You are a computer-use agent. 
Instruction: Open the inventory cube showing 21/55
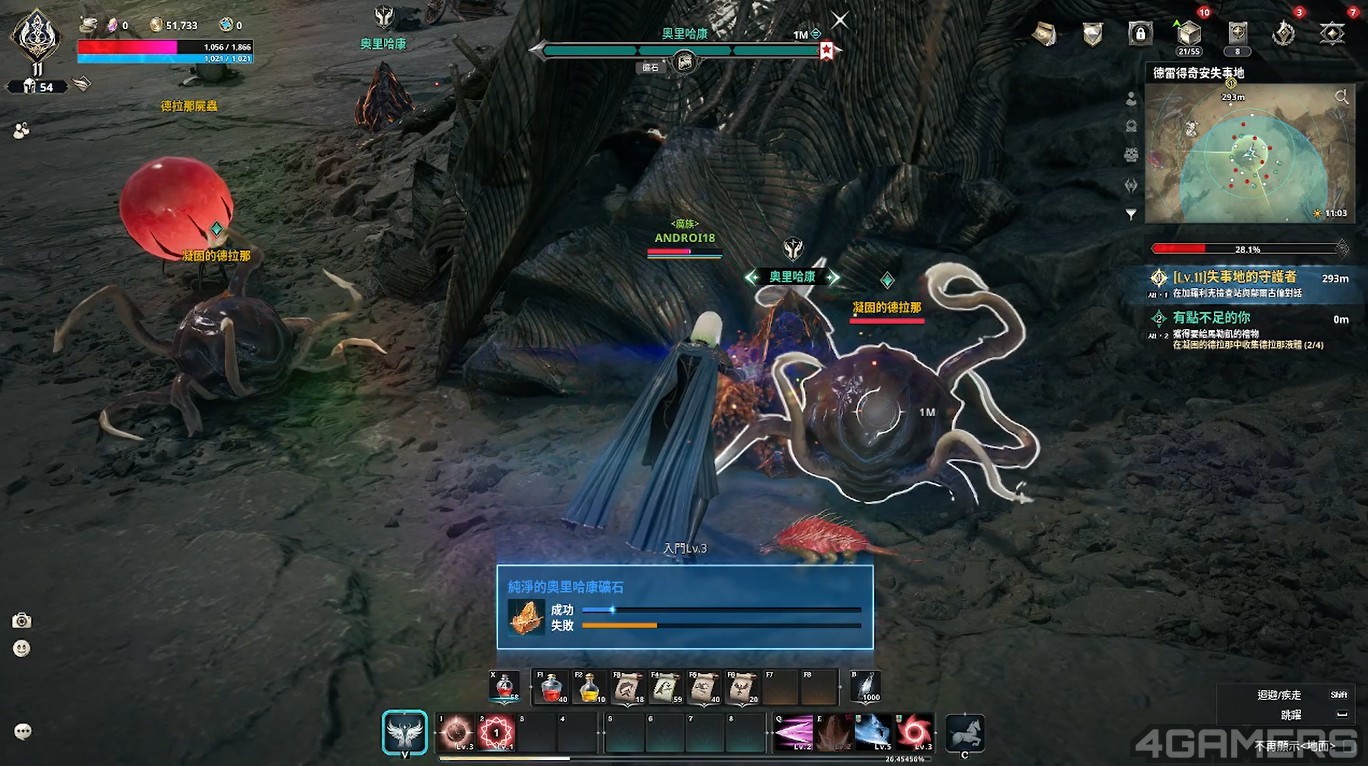[x=1189, y=33]
